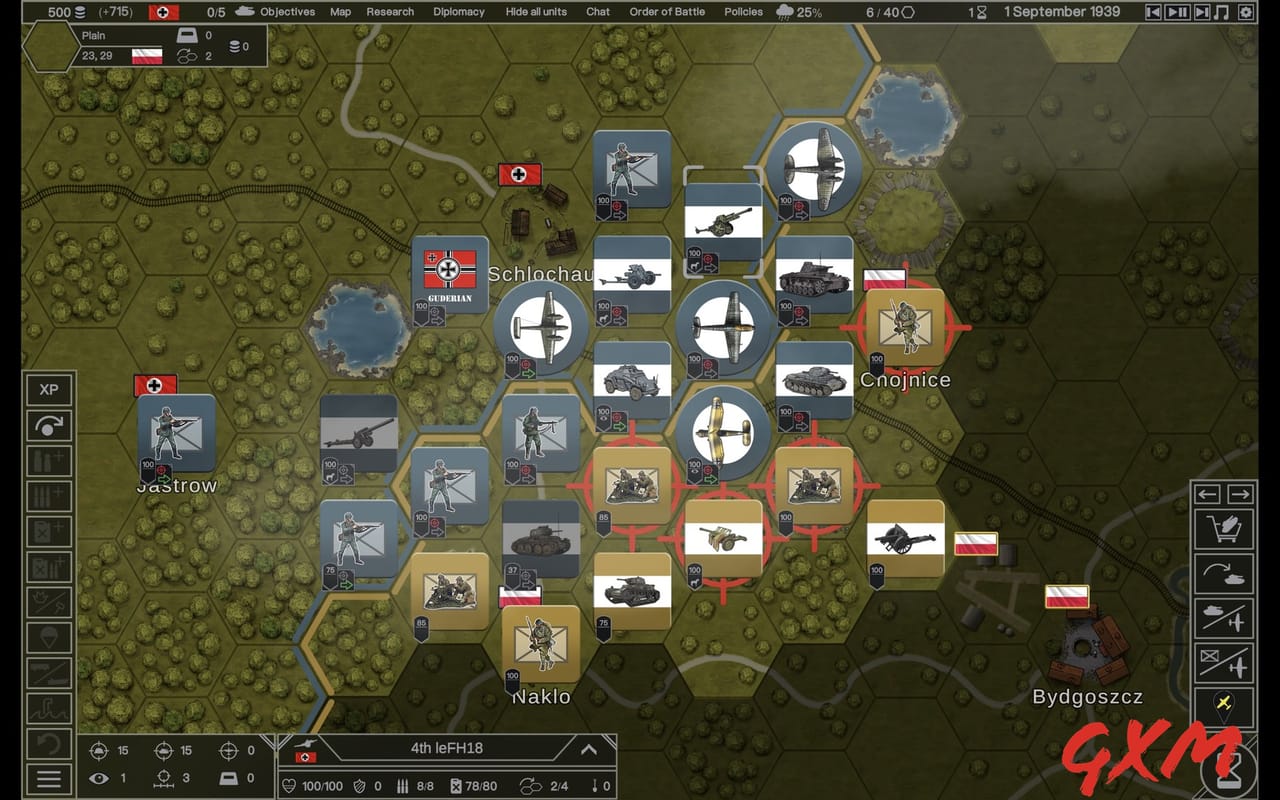This screenshot has width=1280, height=800.
Task: Click the undo last move icon
Action: point(49,745)
